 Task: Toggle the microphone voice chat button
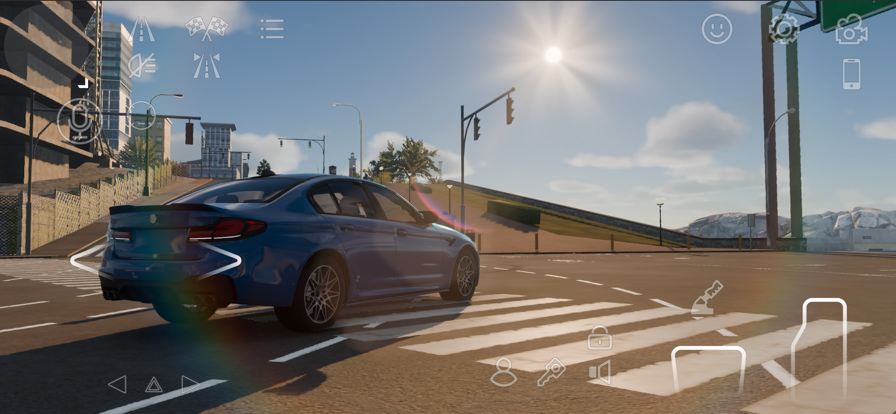[77, 120]
